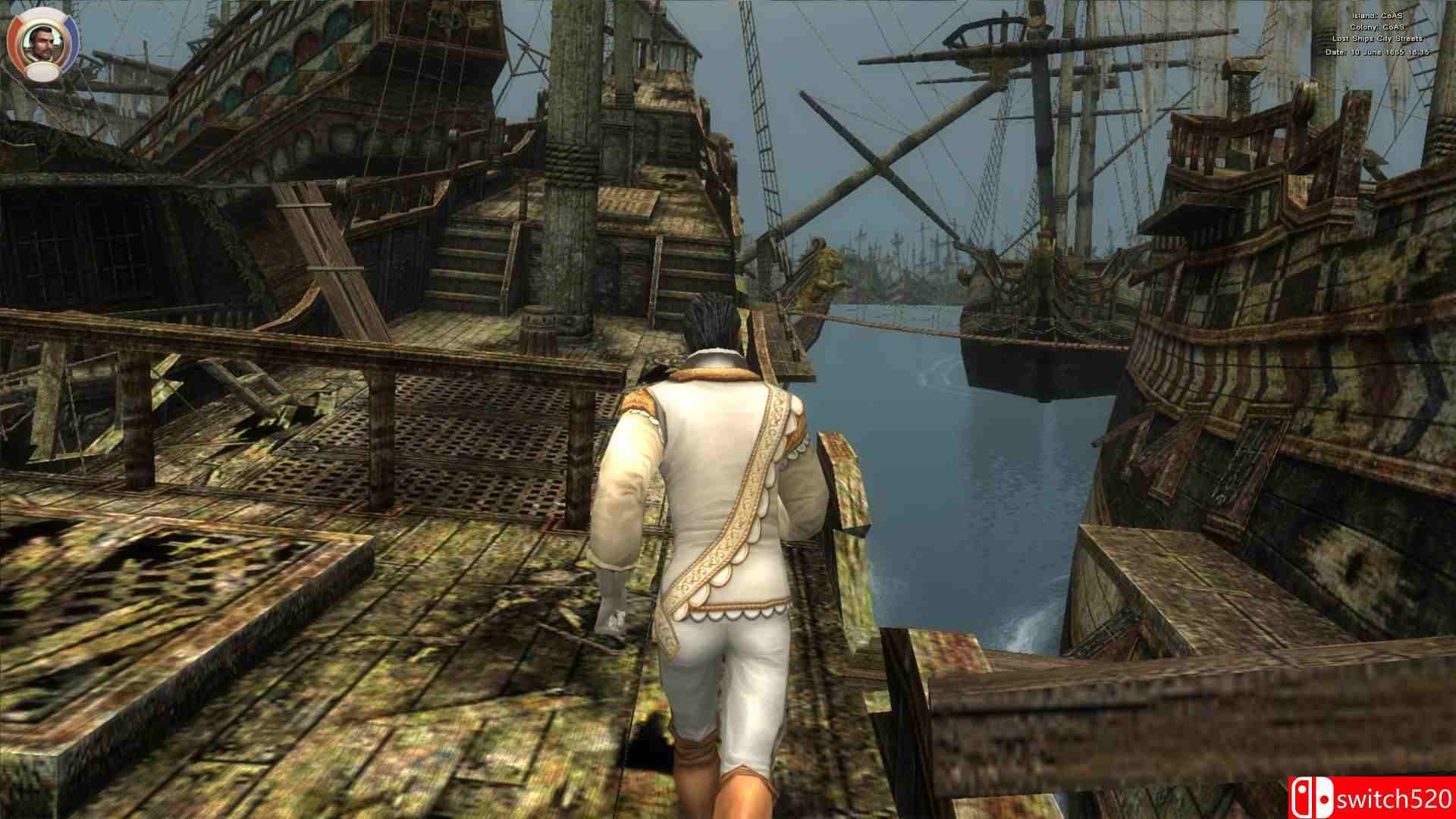Select the Lost Ships City Streets label
Viewport: 1456px width, 819px height.
[x=1380, y=40]
